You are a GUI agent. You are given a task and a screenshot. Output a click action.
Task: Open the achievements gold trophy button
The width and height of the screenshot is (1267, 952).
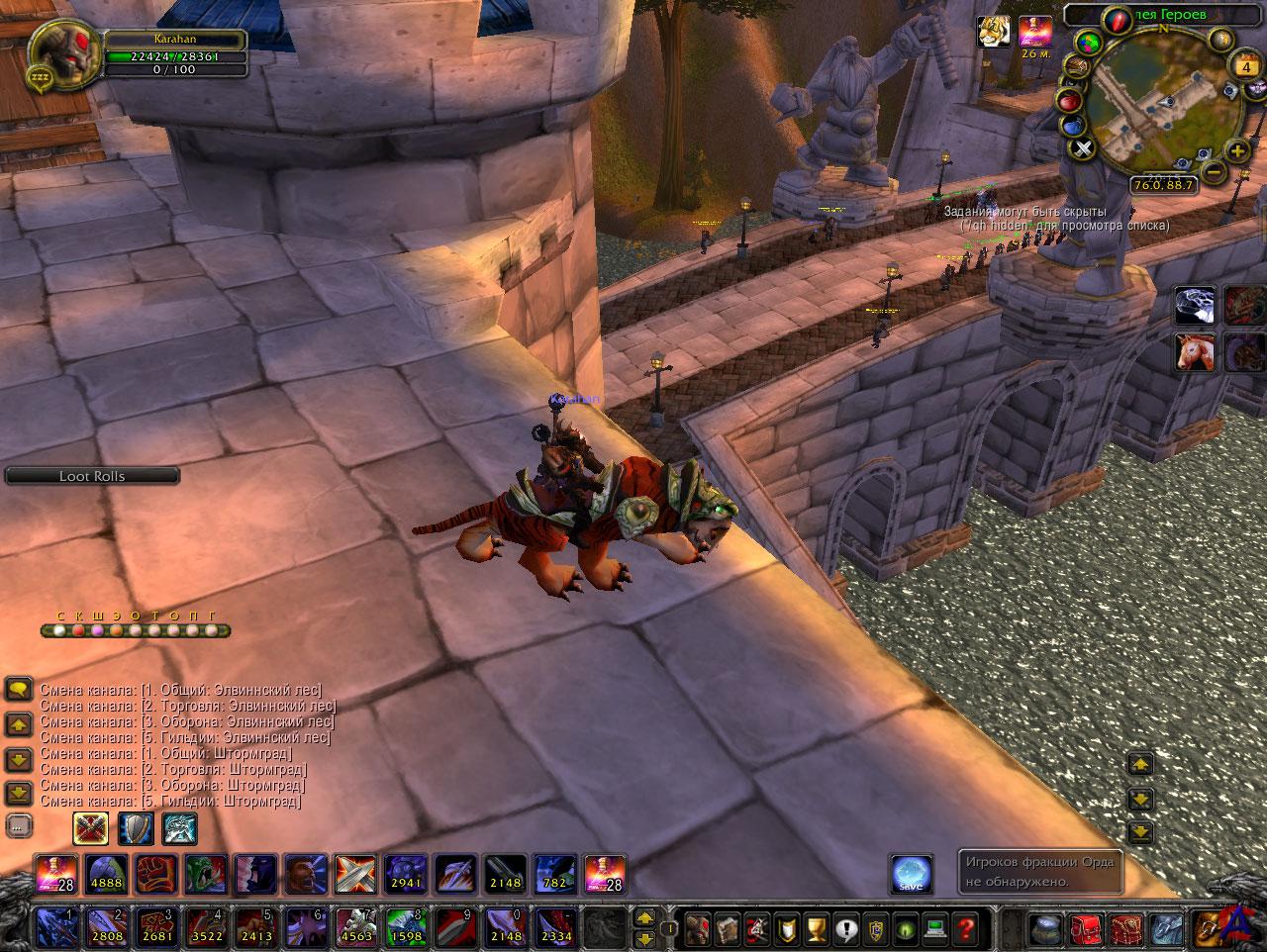point(816,930)
